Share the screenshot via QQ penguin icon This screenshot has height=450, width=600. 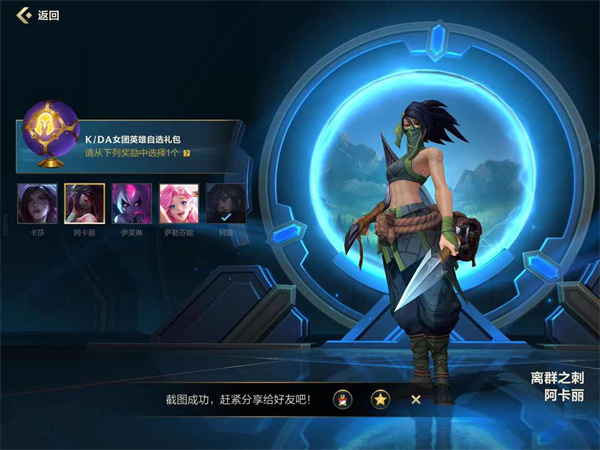(x=342, y=399)
